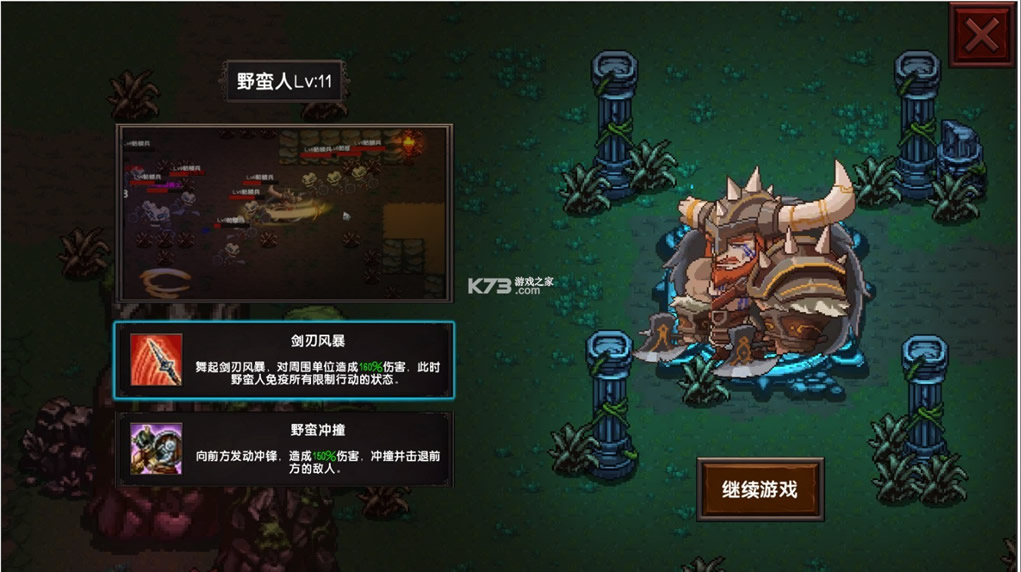
Task: Open the skill preview video thumbnail
Action: pyautogui.click(x=285, y=212)
